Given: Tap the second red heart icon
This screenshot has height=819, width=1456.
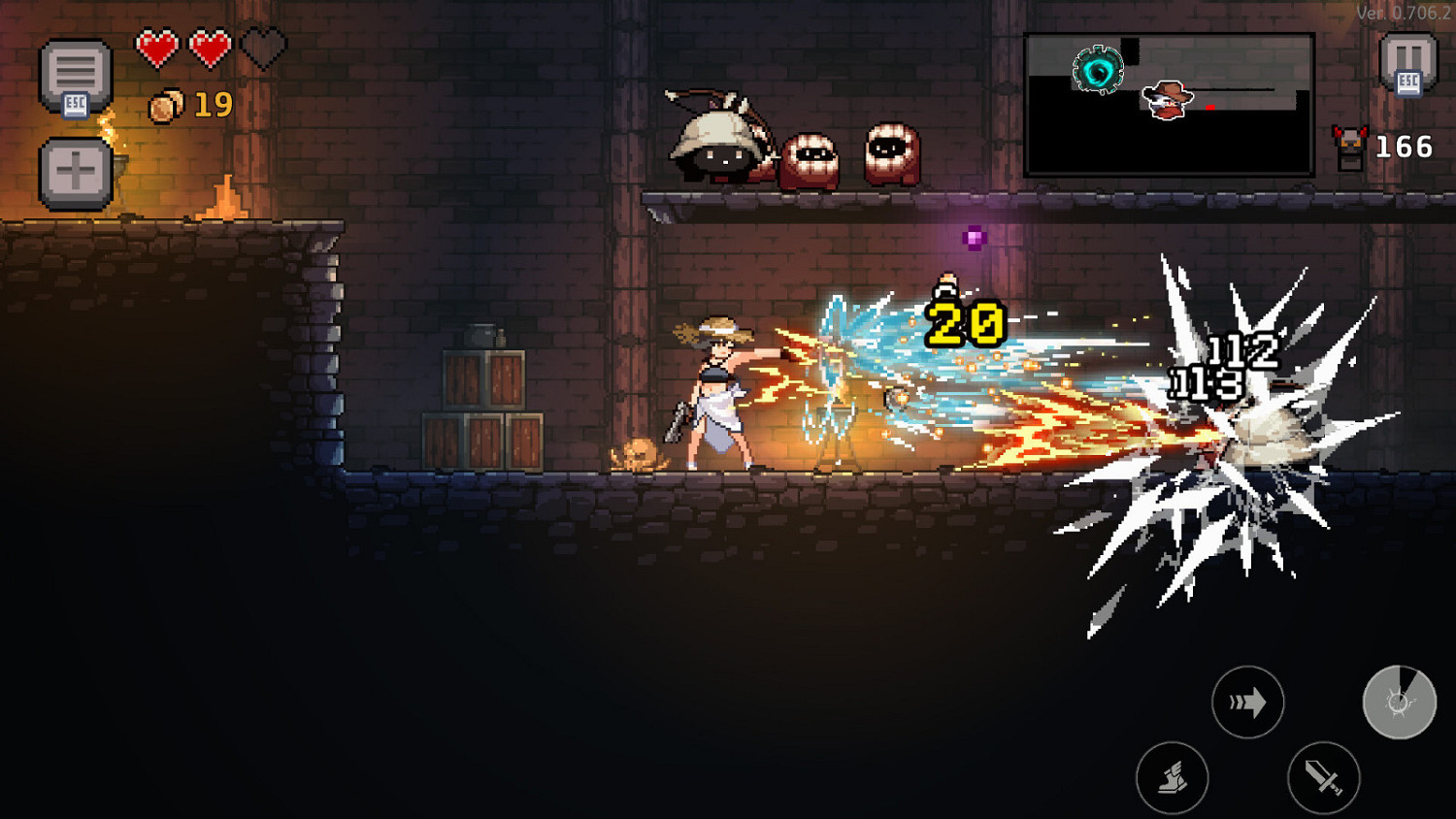Looking at the screenshot, I should point(209,46).
